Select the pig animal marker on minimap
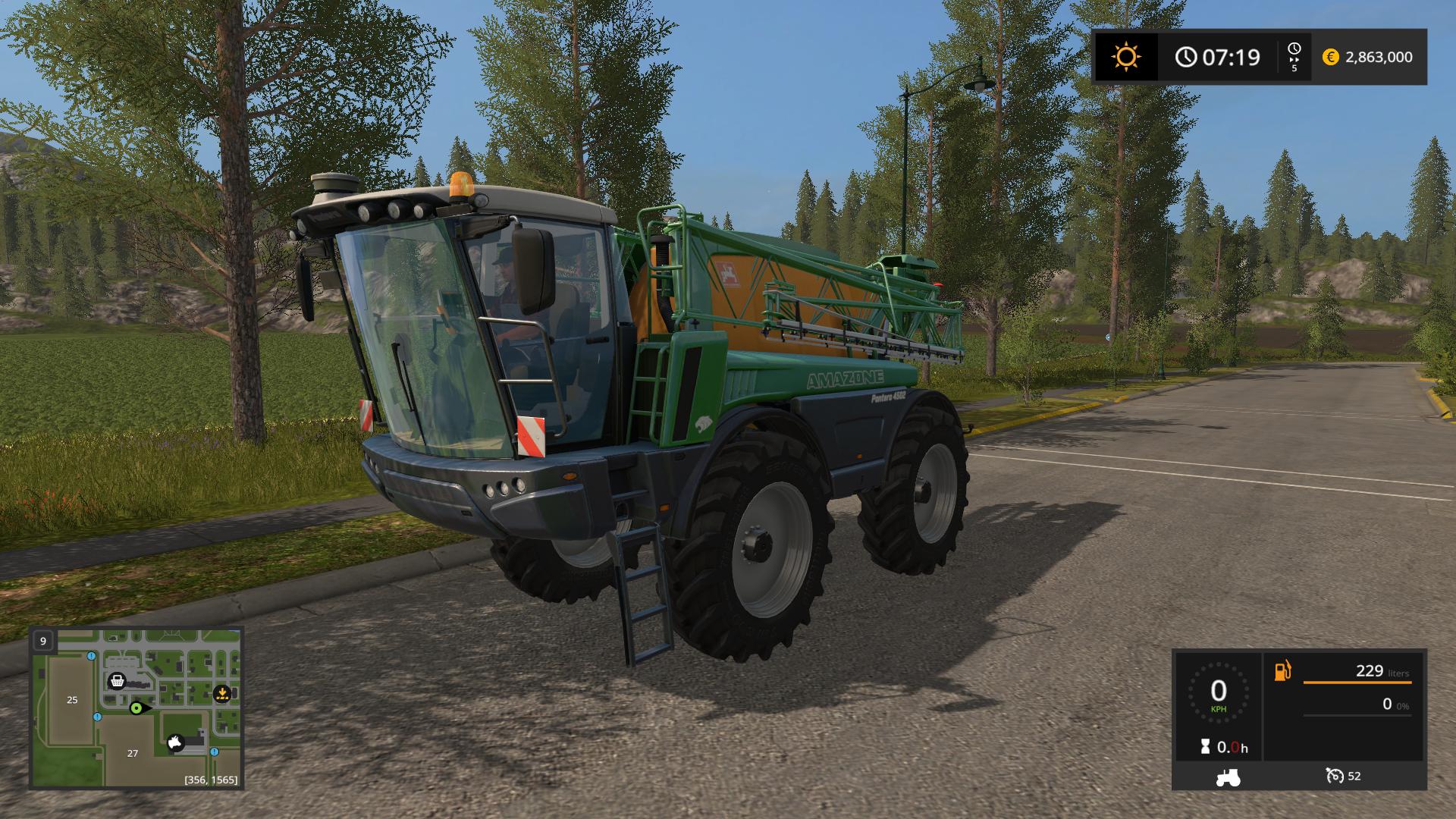The image size is (1456, 819). point(176,742)
